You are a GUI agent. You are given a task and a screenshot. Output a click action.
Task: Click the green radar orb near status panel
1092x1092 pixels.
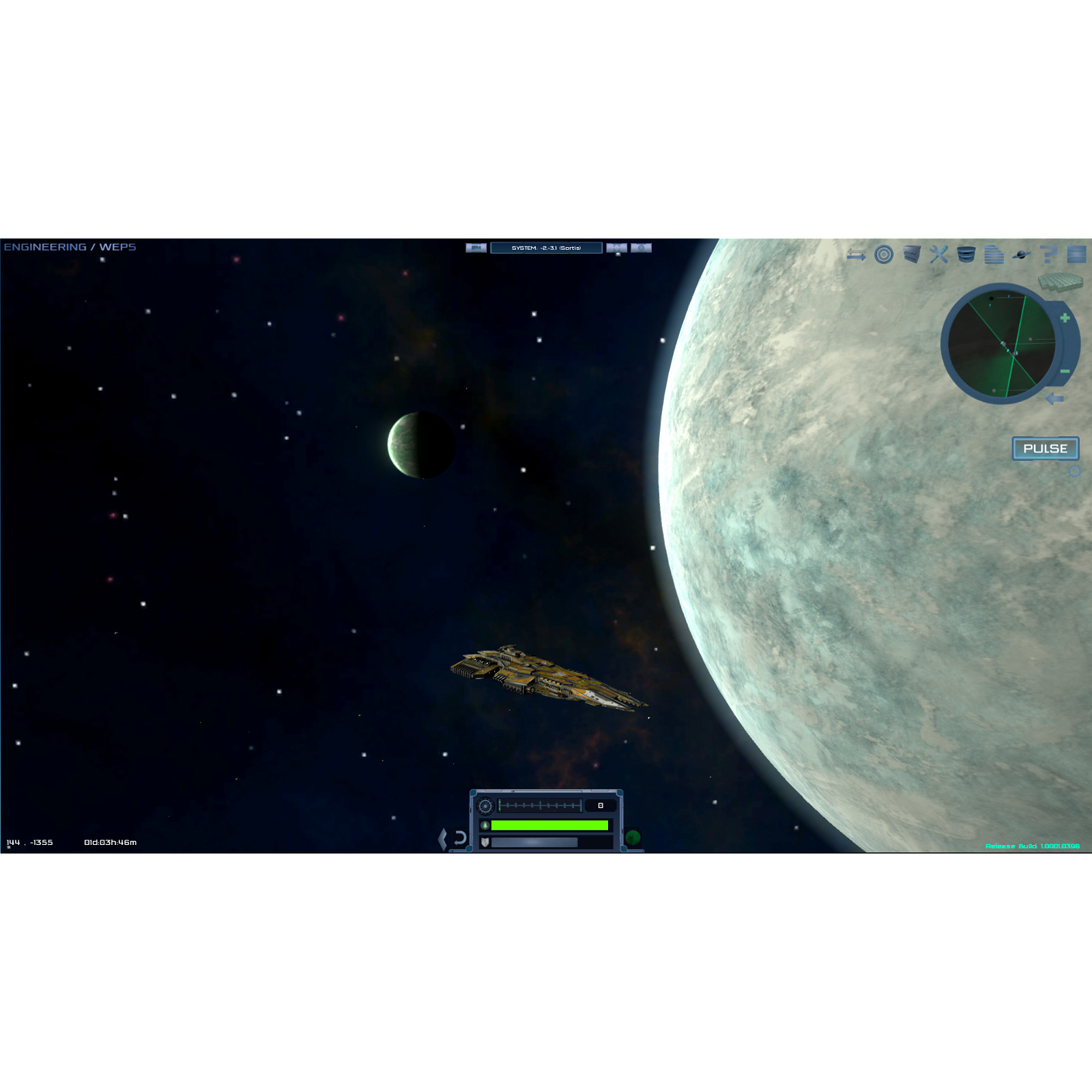click(x=633, y=838)
